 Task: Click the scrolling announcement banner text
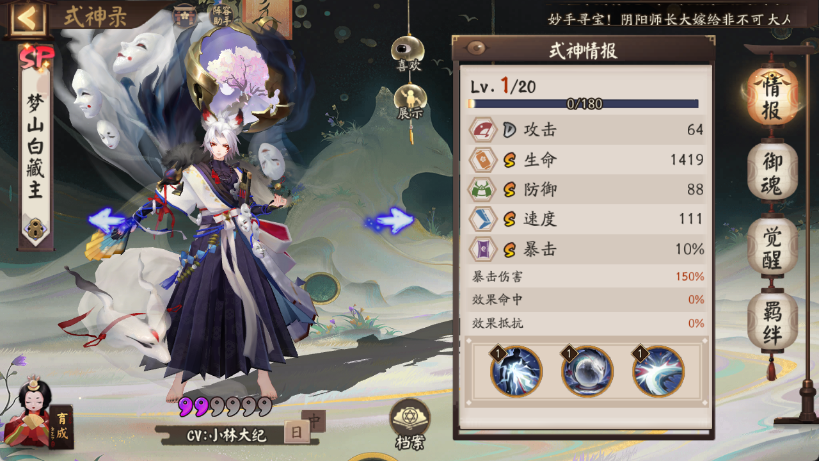point(680,19)
